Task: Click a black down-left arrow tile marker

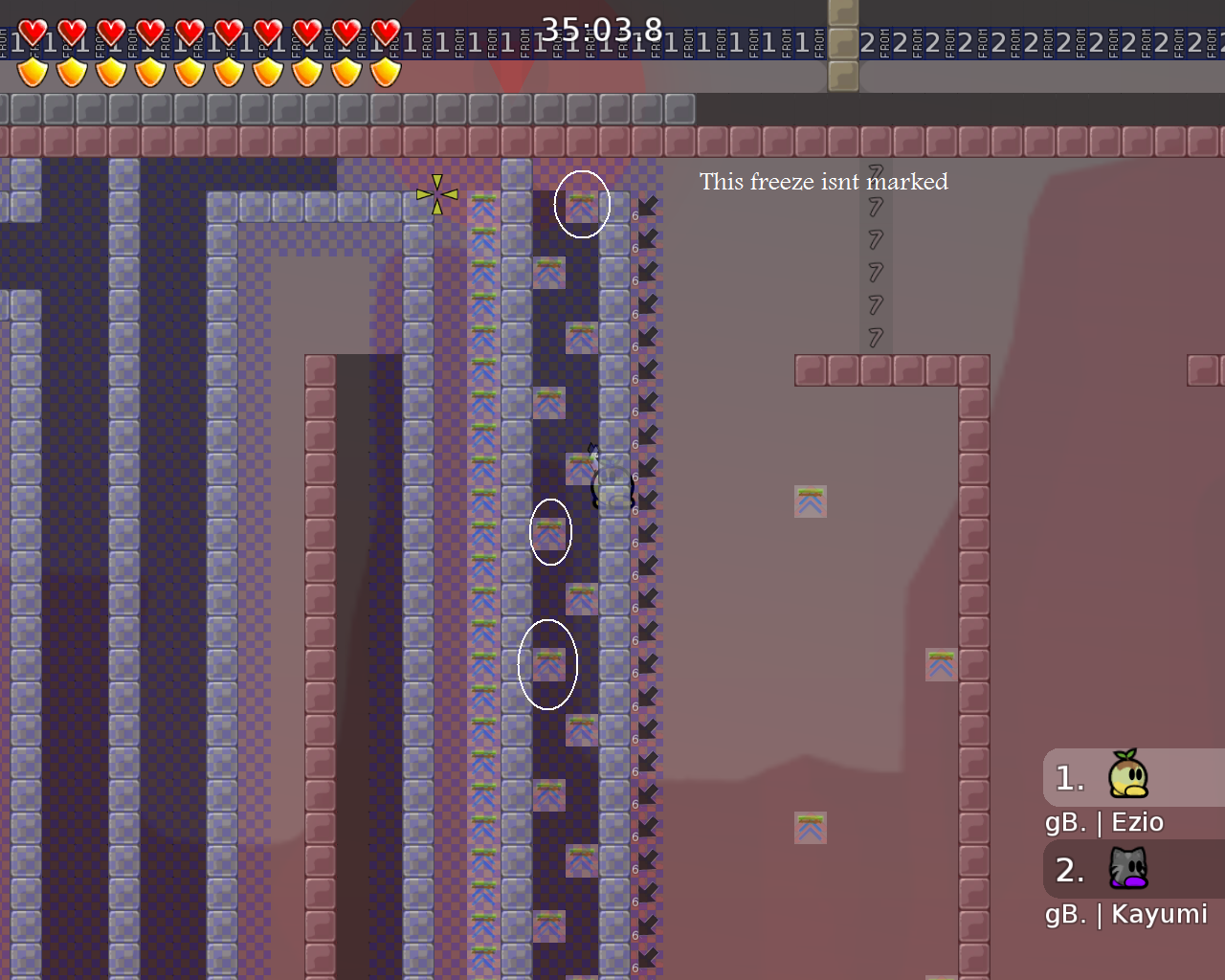Action: tap(649, 206)
